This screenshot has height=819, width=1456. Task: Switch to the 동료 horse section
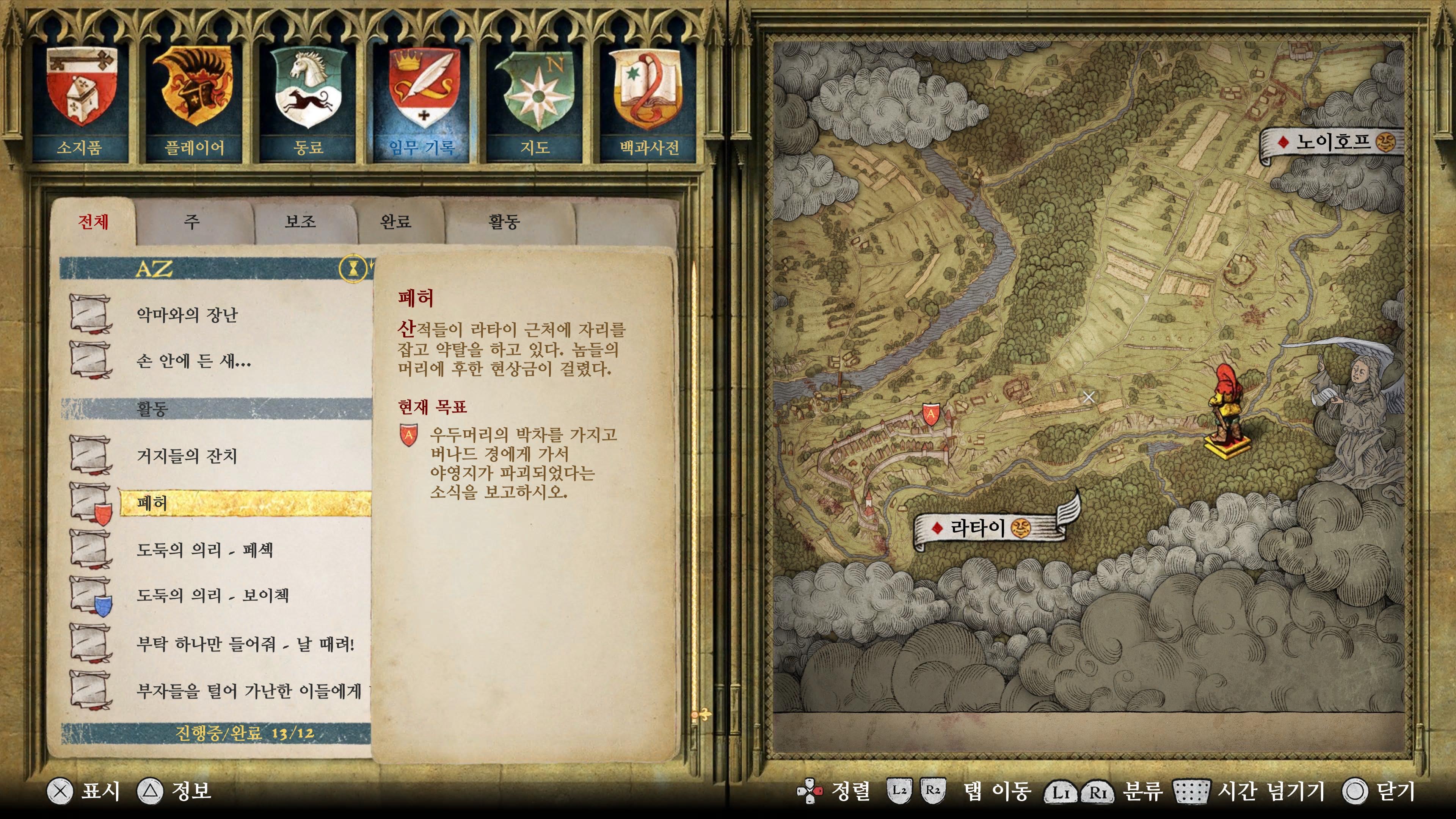(308, 102)
